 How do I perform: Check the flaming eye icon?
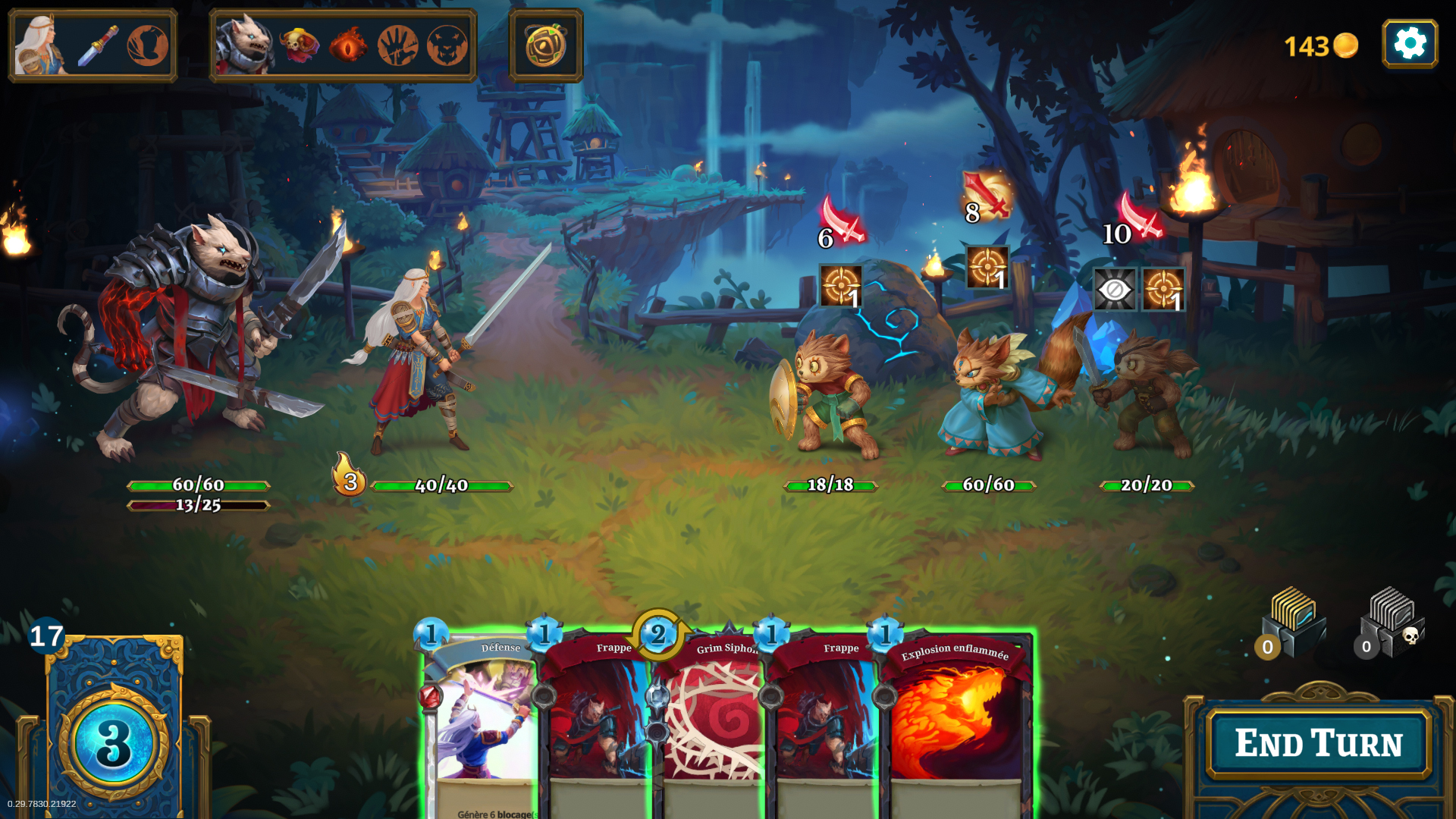tap(348, 45)
